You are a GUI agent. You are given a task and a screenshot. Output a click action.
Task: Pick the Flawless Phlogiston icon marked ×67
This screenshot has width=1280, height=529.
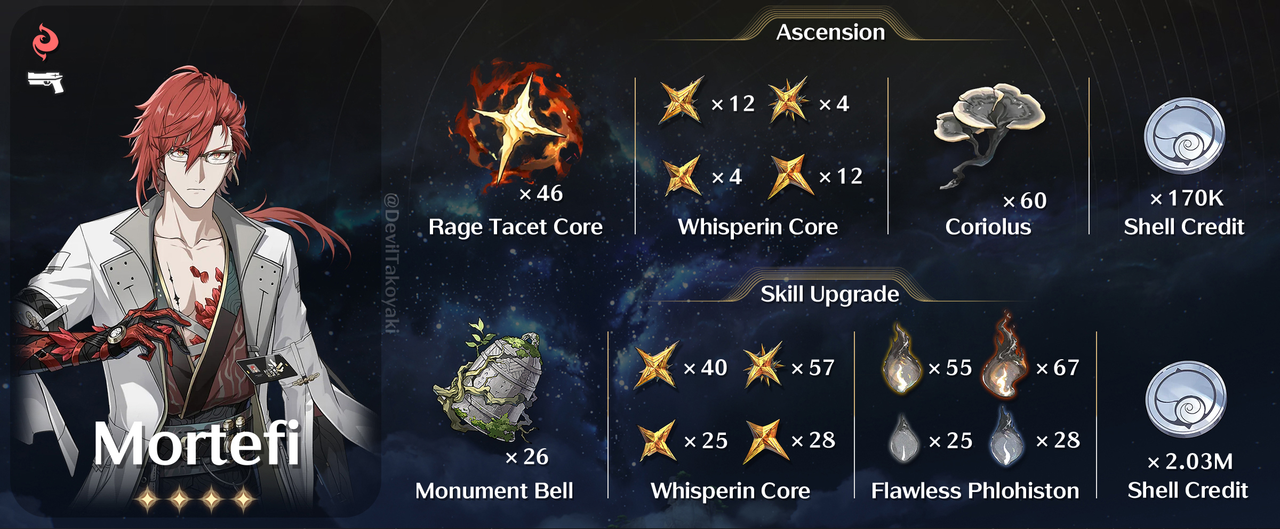point(1009,364)
